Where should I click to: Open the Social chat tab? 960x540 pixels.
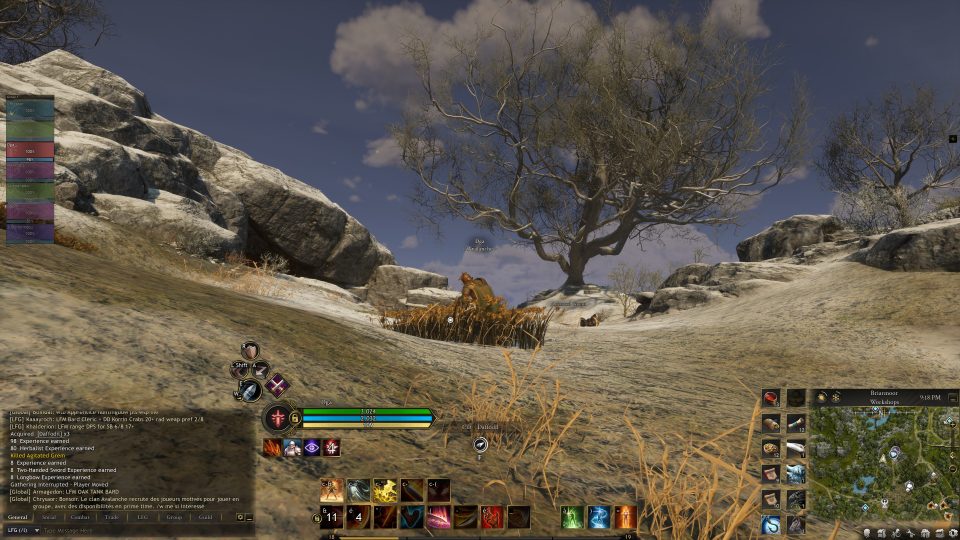(x=49, y=517)
